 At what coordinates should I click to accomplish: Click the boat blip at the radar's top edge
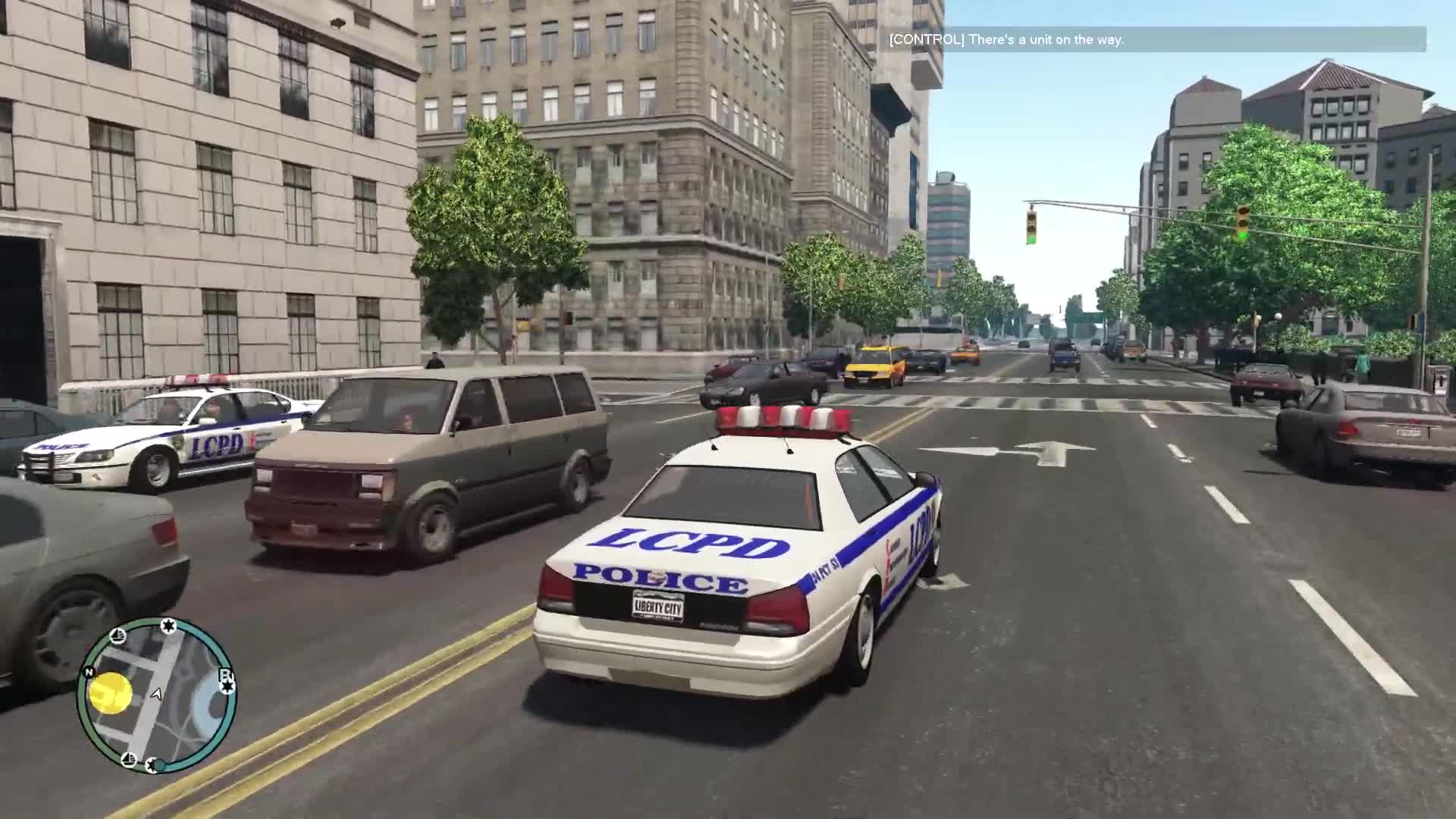point(118,637)
